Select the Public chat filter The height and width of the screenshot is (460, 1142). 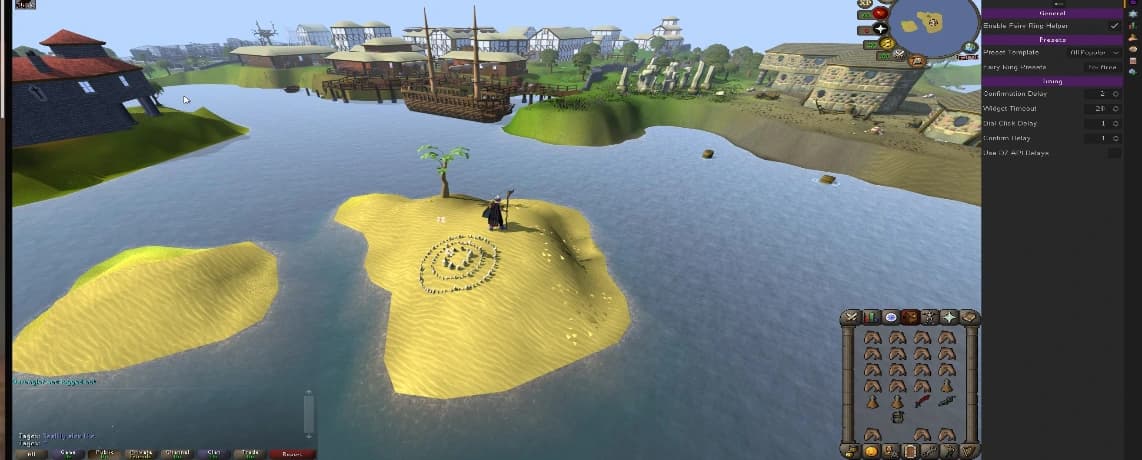click(x=103, y=453)
